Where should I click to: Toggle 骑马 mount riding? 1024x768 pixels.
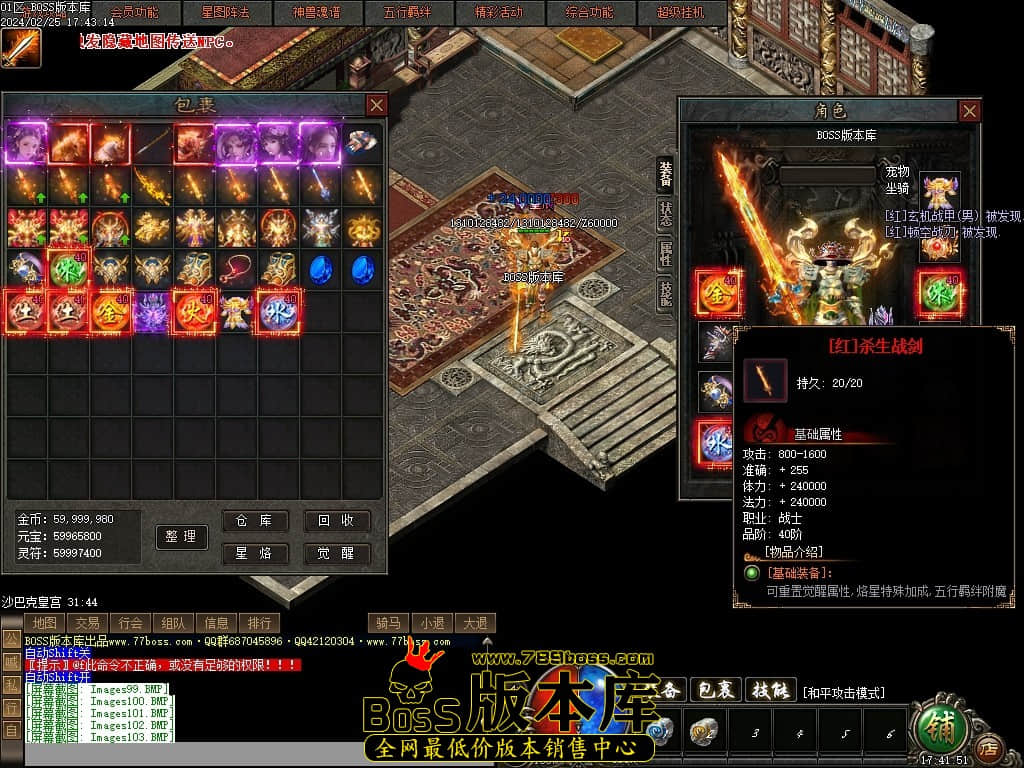pyautogui.click(x=389, y=623)
